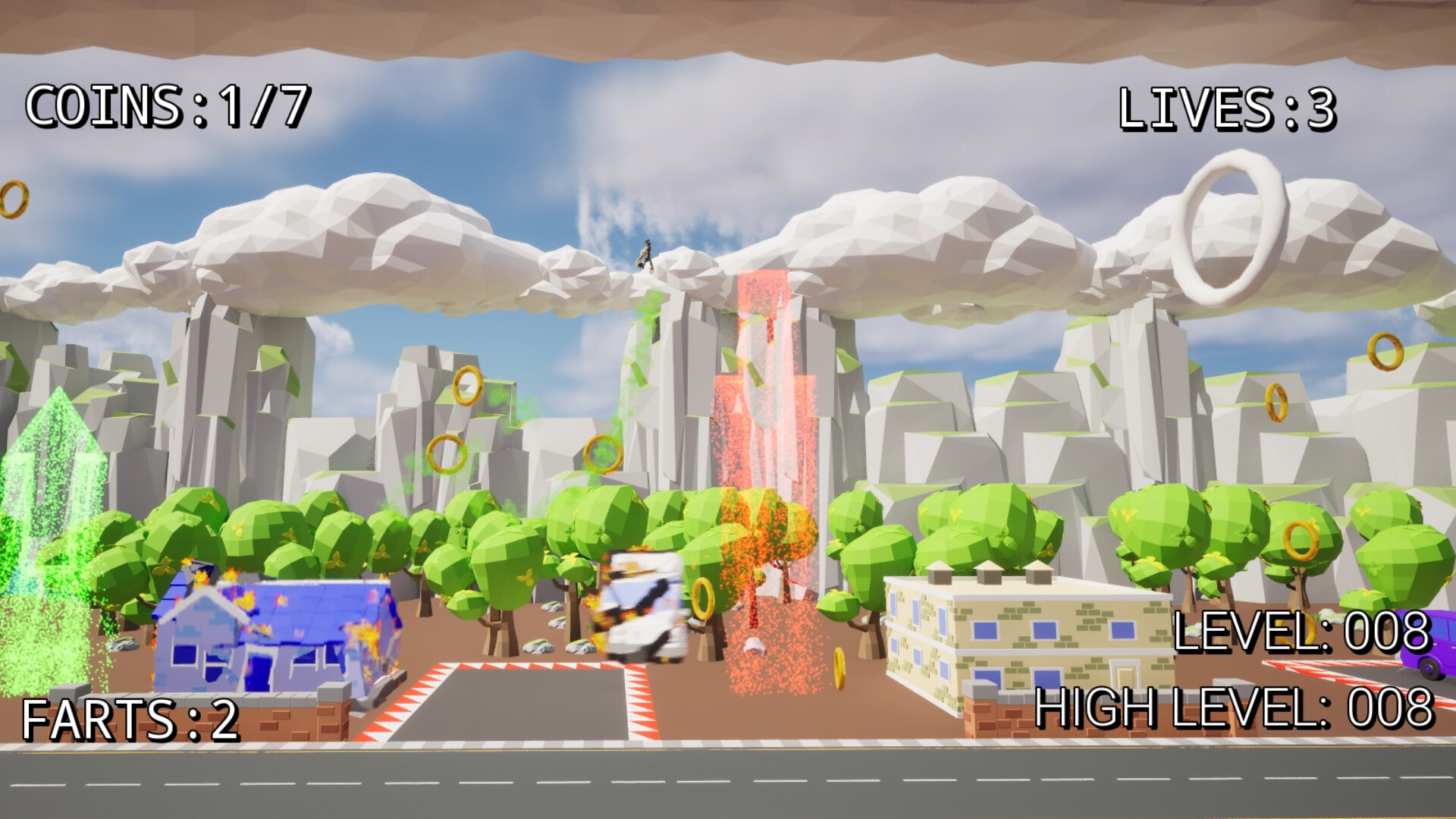Click the player character standing on the cloud
The width and height of the screenshot is (1456, 819).
[645, 256]
